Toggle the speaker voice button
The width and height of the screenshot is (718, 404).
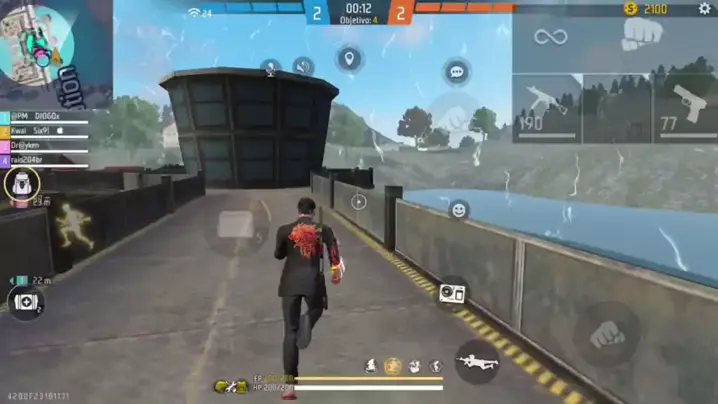point(303,67)
